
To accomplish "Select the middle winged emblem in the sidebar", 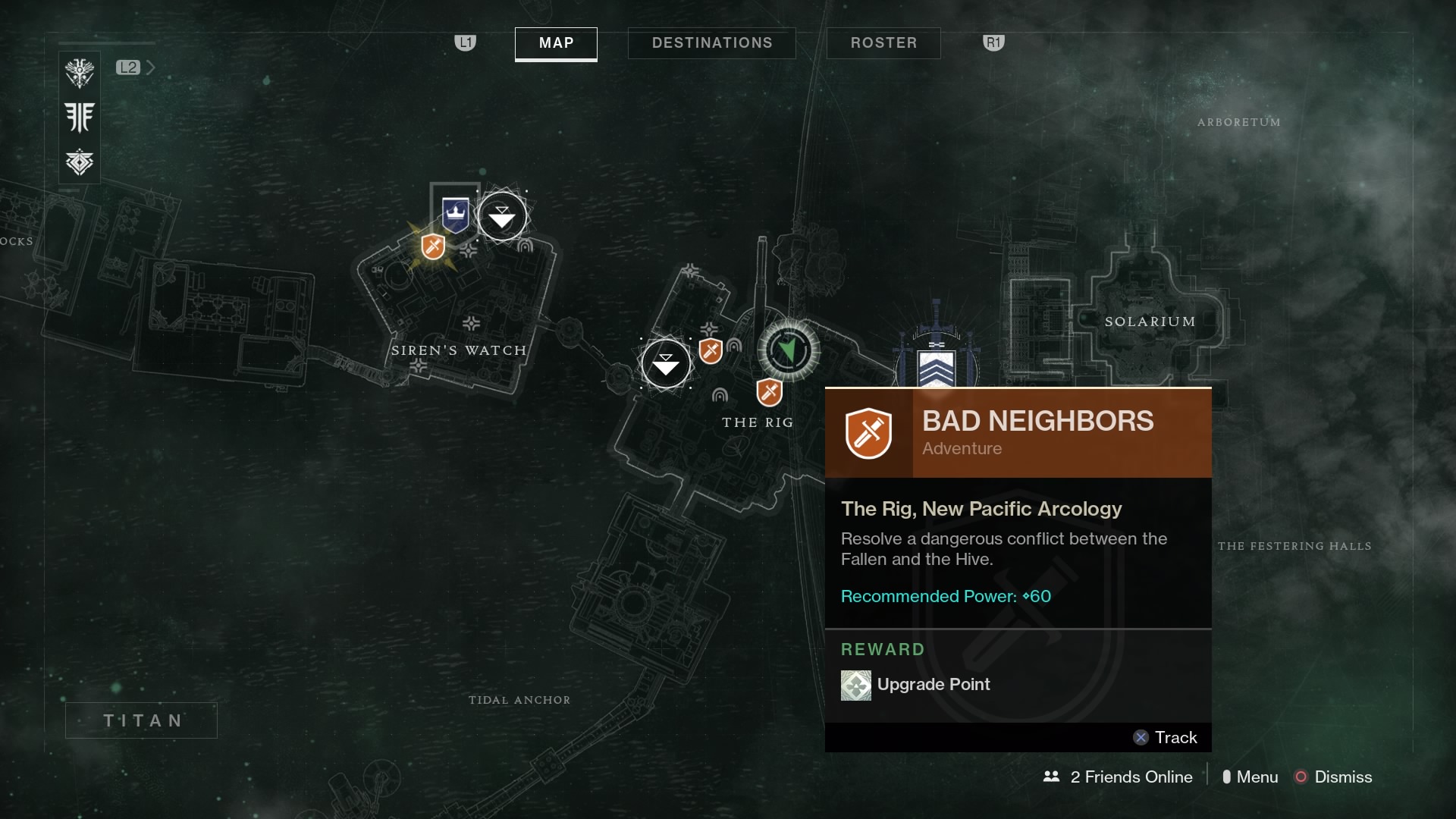I will pos(80,118).
